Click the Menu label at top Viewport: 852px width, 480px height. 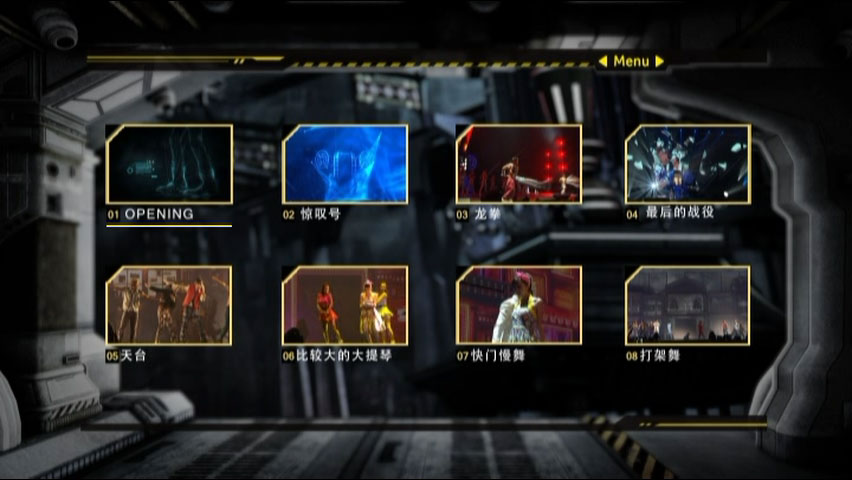click(x=631, y=61)
